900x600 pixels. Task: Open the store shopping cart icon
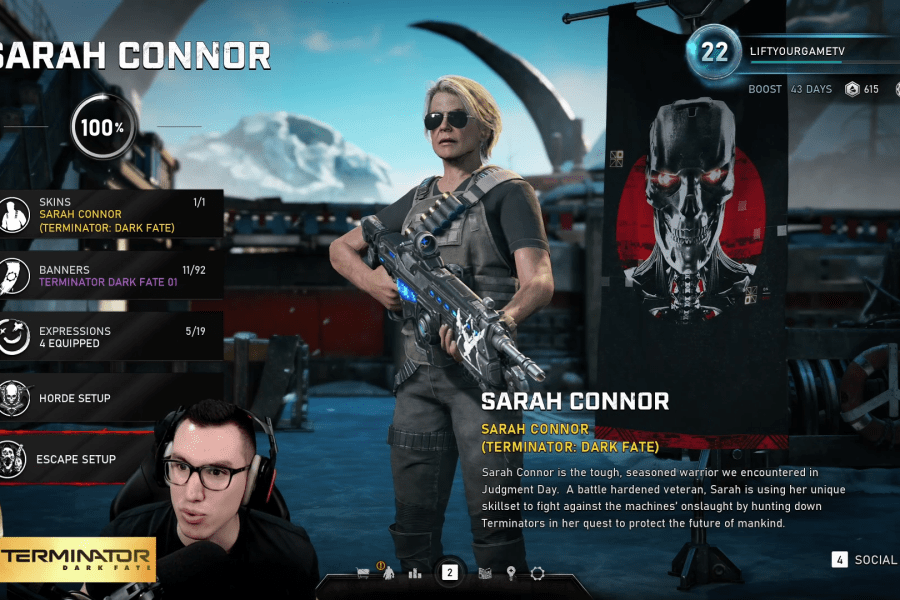[x=363, y=573]
